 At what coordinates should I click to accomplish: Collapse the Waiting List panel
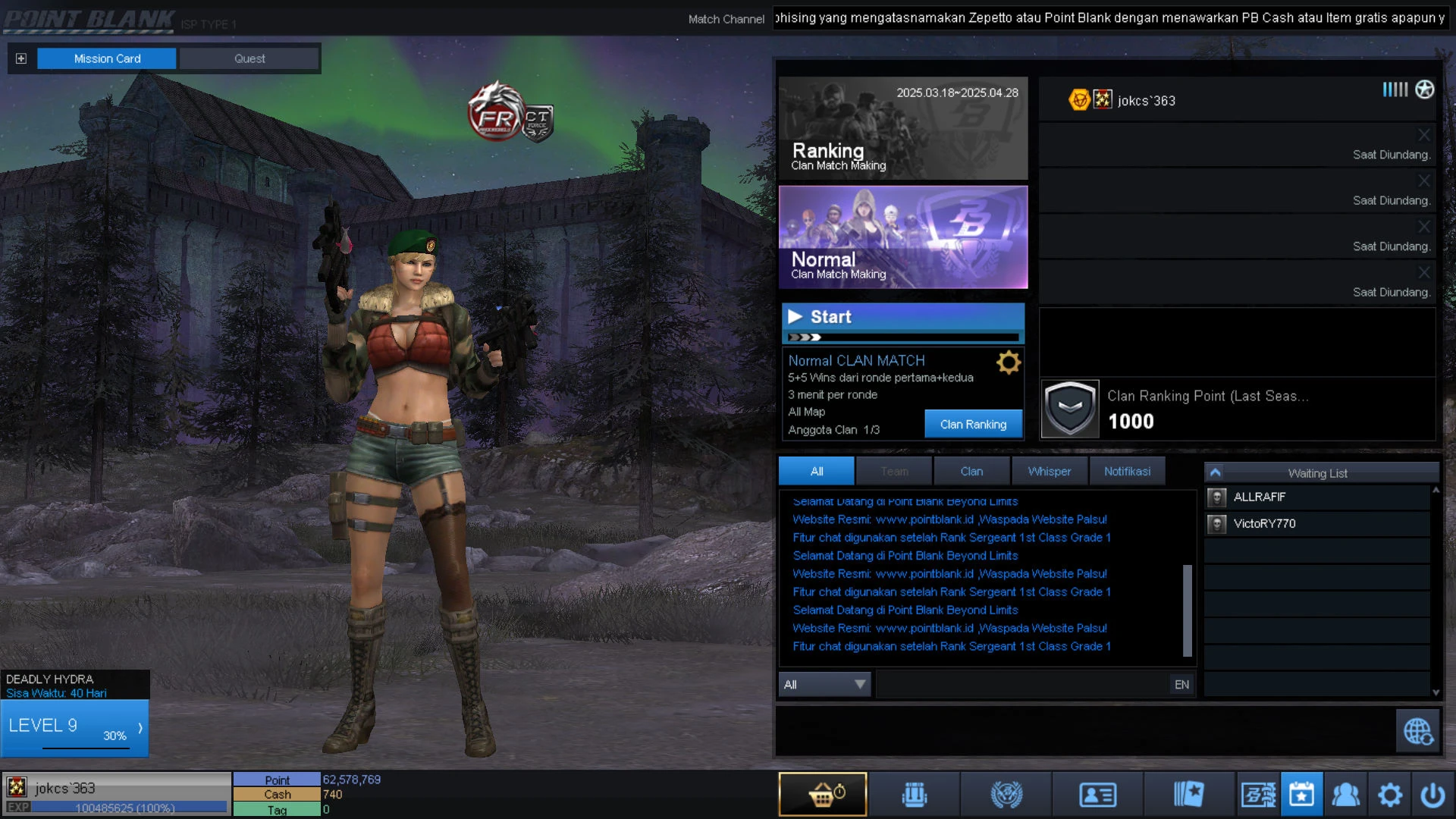point(1215,472)
